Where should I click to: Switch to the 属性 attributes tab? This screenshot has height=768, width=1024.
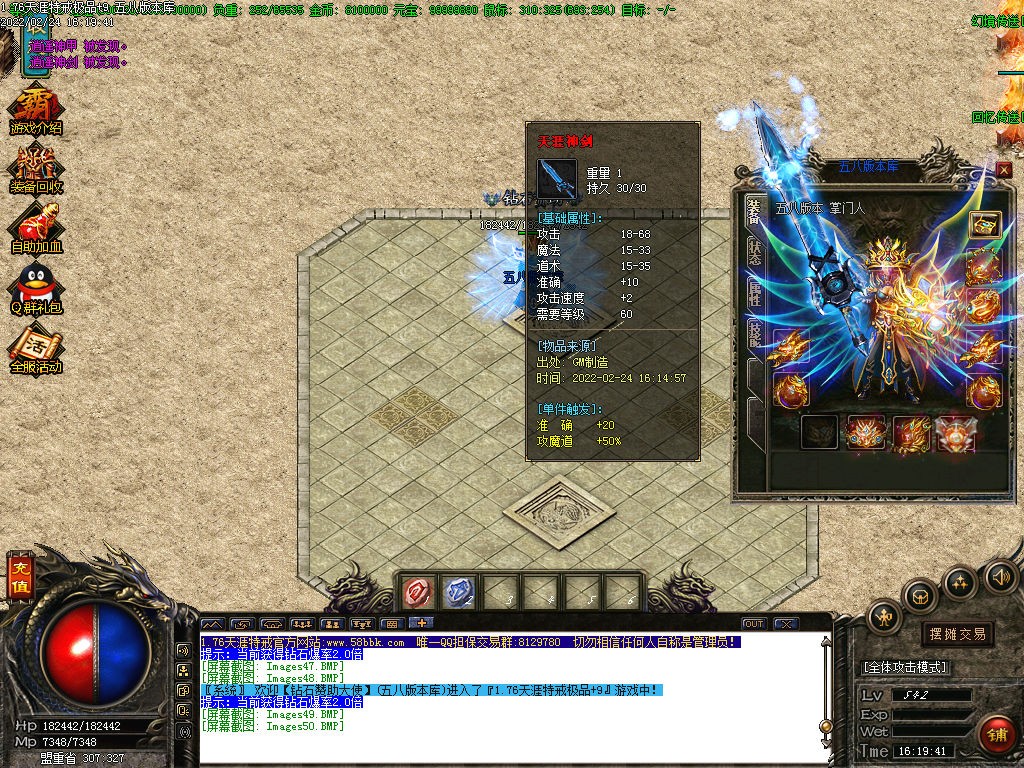754,293
